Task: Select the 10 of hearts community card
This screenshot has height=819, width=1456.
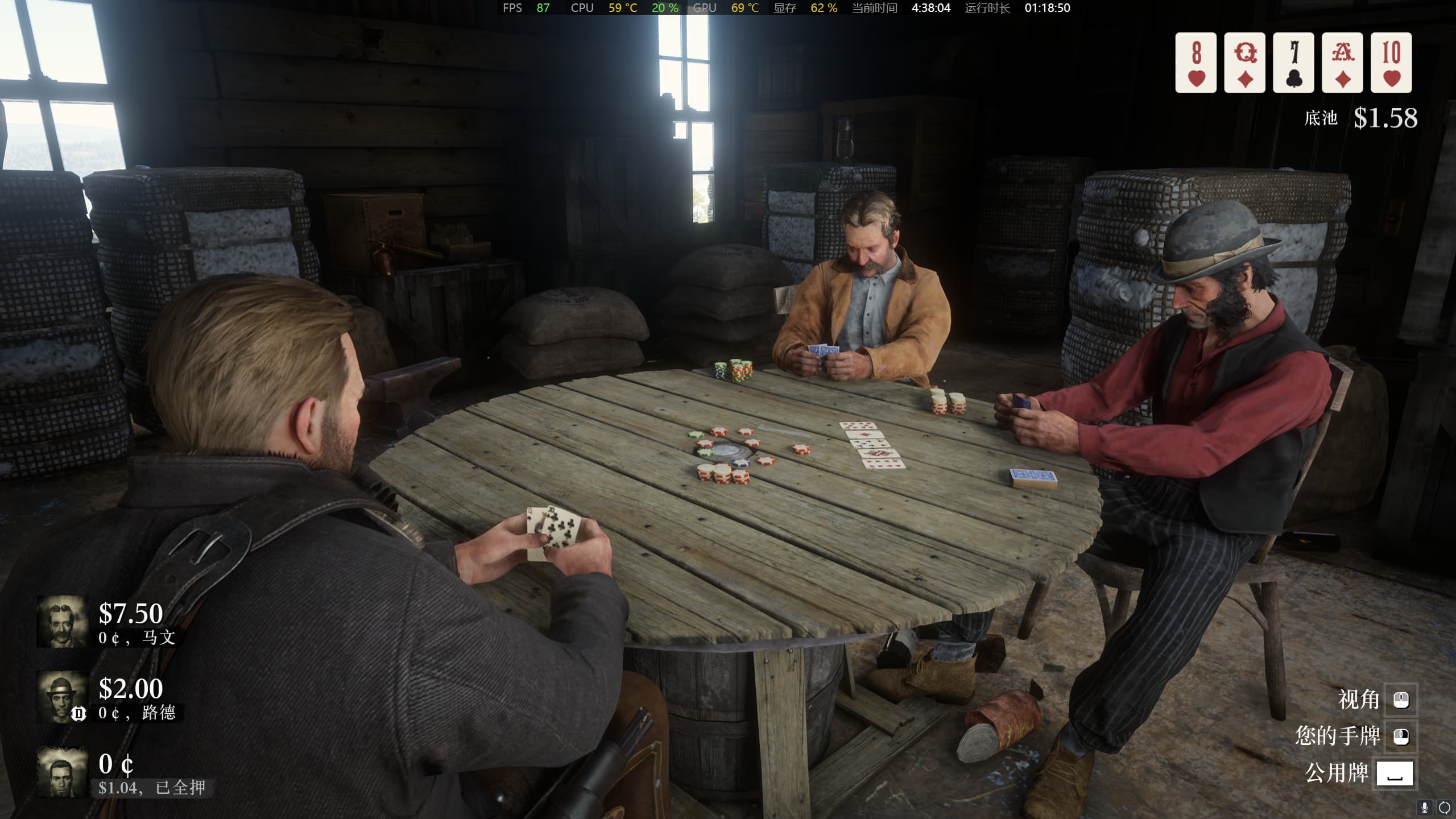Action: tap(1391, 63)
